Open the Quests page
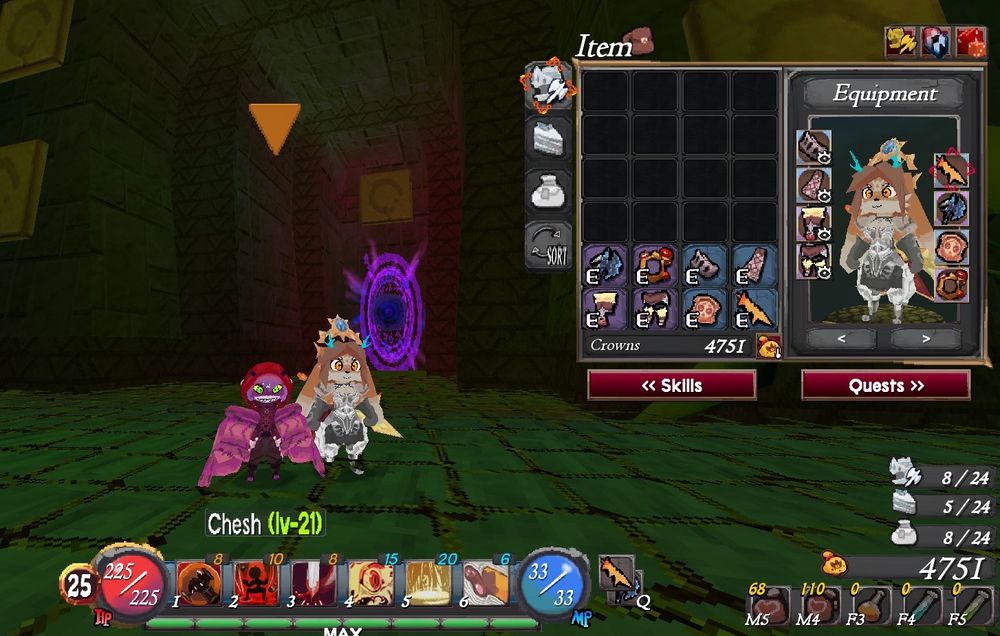1000x636 pixels. (885, 385)
